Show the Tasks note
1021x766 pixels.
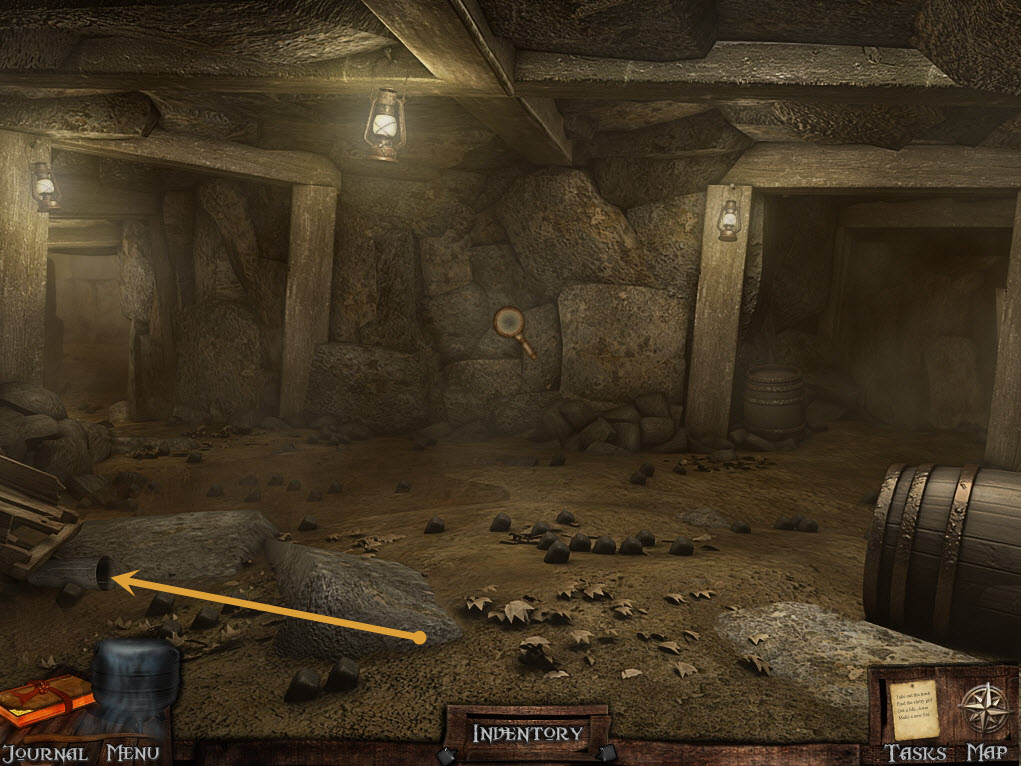(913, 709)
